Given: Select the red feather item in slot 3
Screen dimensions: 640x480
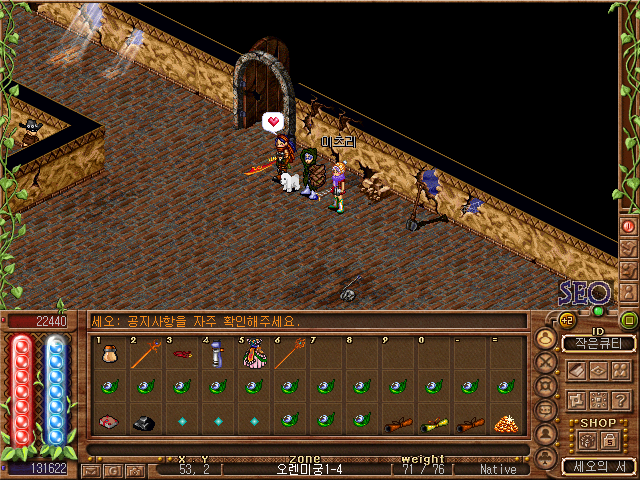Looking at the screenshot, I should tap(181, 355).
